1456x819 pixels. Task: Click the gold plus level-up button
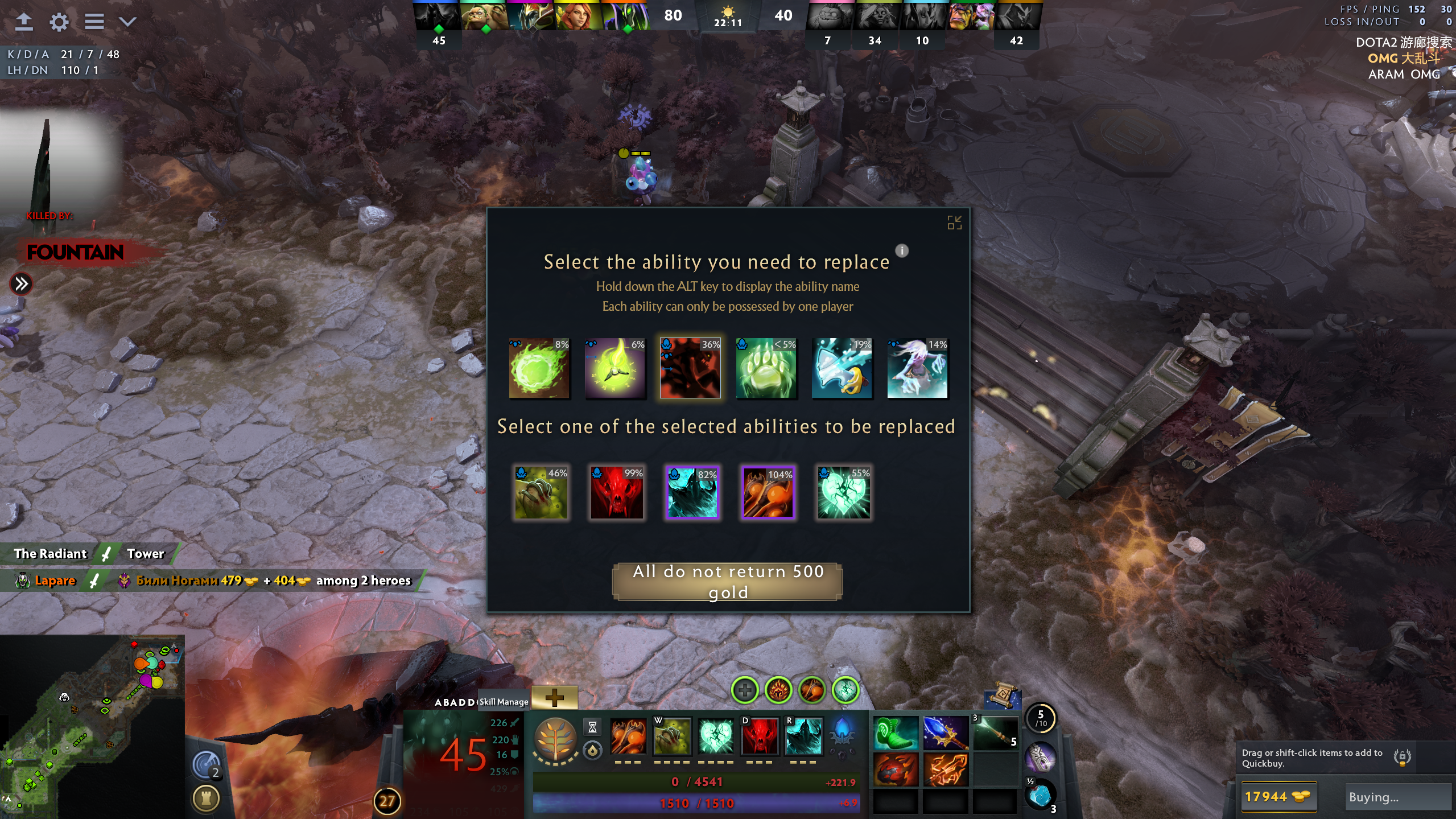(x=554, y=697)
